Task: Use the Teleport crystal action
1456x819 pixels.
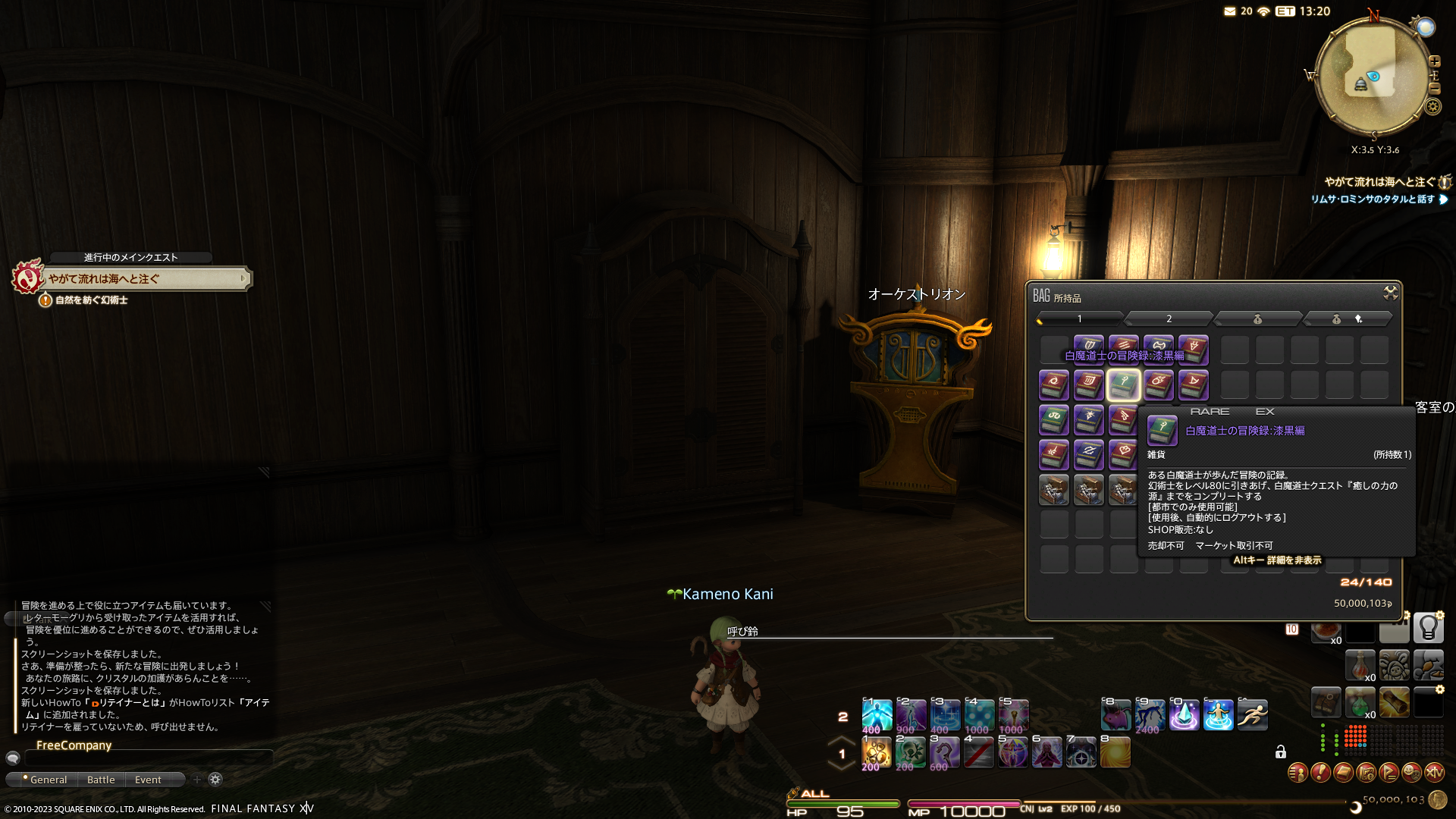Action: click(1184, 715)
